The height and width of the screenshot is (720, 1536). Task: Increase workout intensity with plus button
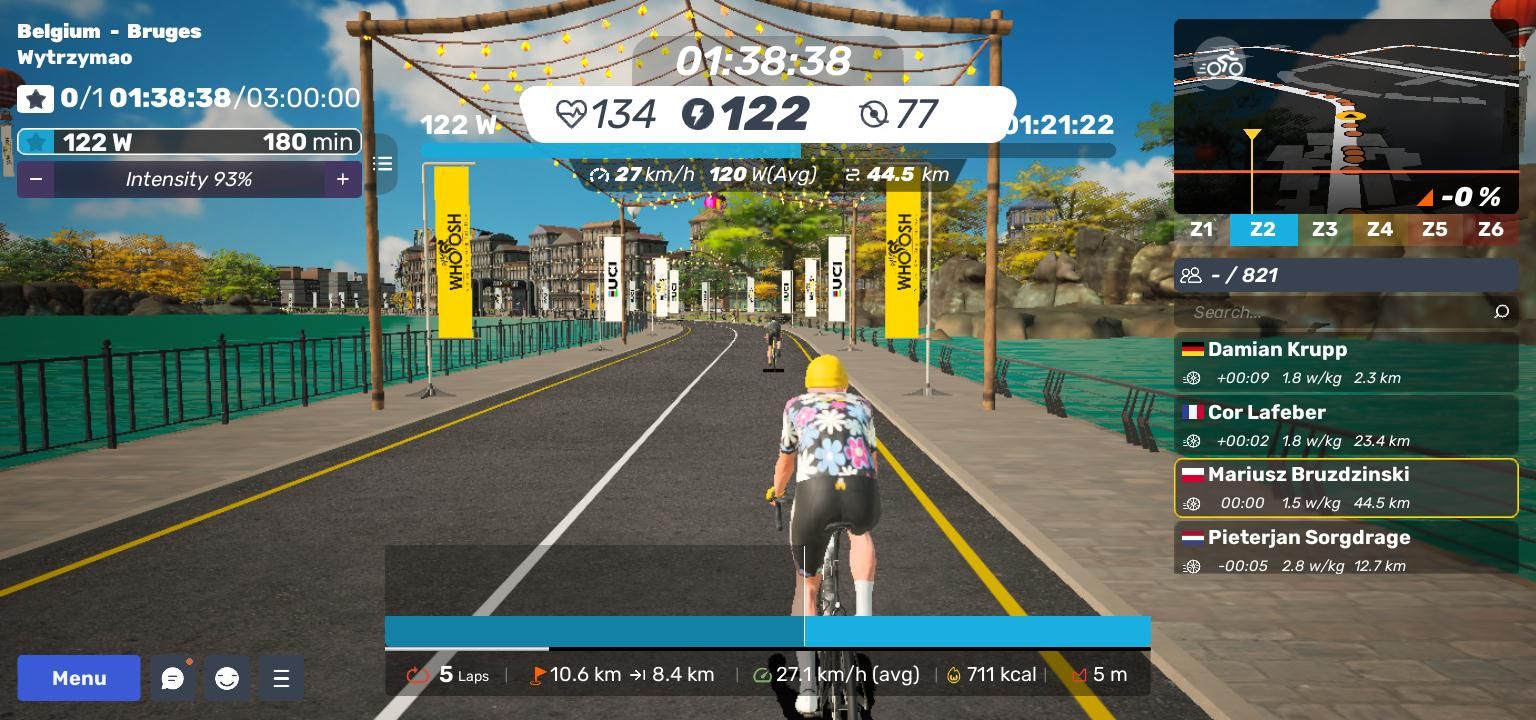[x=342, y=179]
